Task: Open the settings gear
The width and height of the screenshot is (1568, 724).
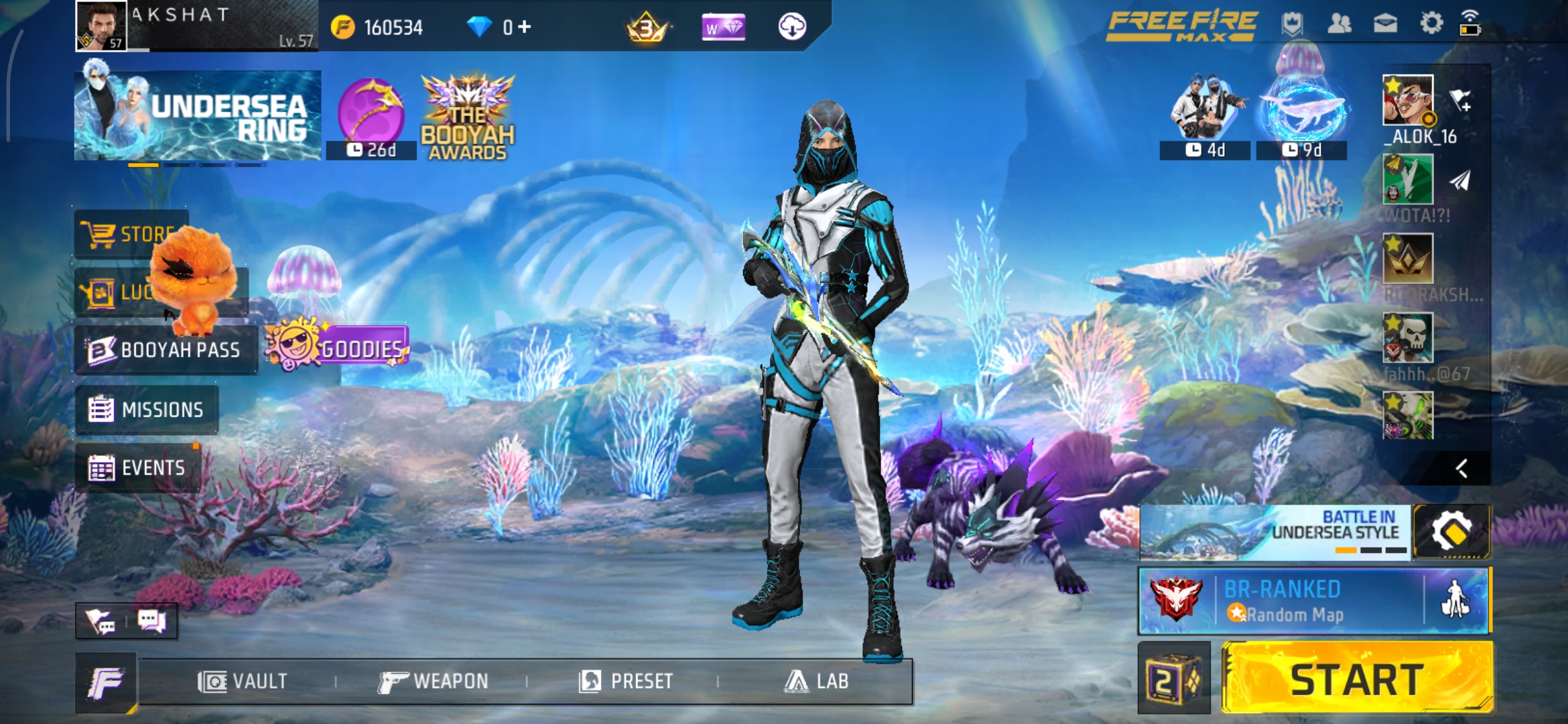Action: (x=1431, y=23)
